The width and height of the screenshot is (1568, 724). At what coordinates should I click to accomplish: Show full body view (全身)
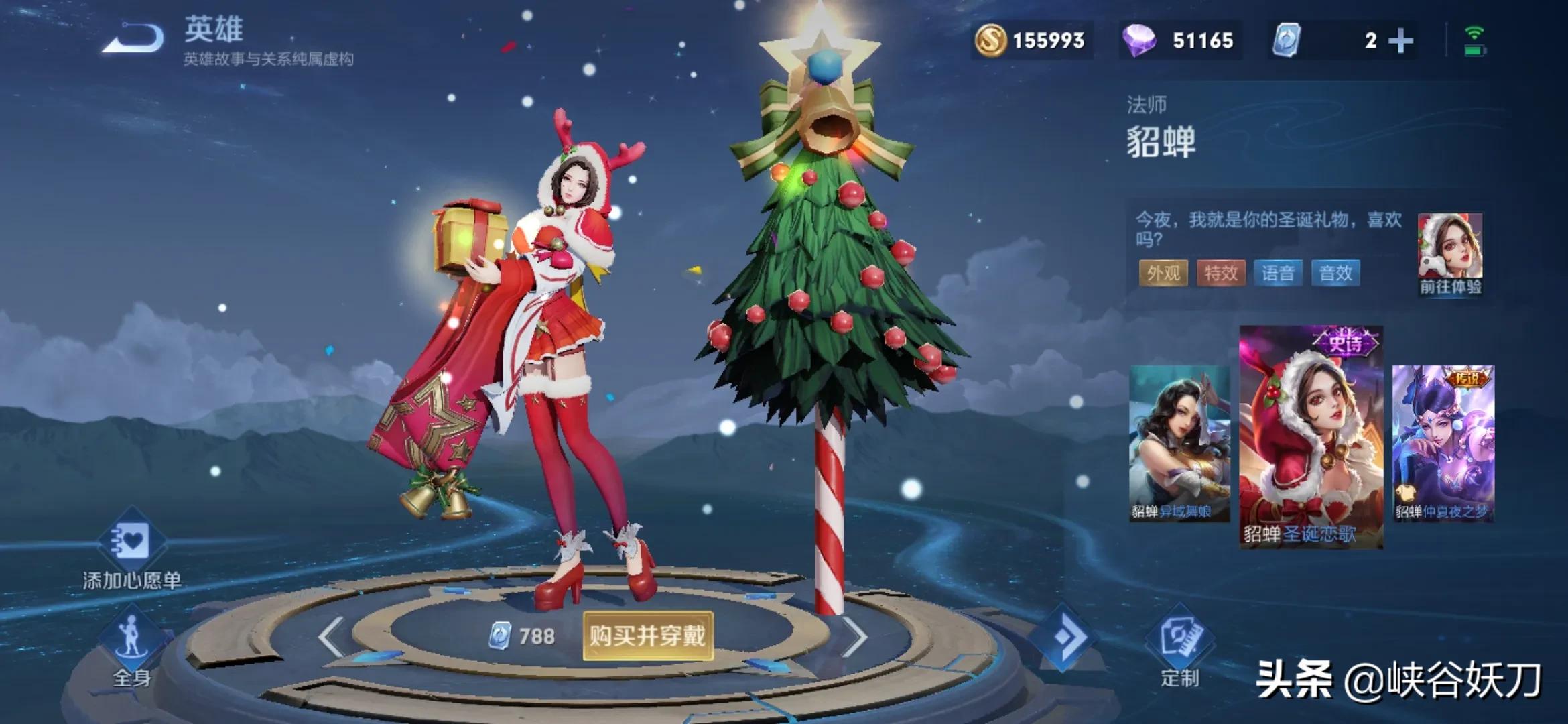pos(131,647)
